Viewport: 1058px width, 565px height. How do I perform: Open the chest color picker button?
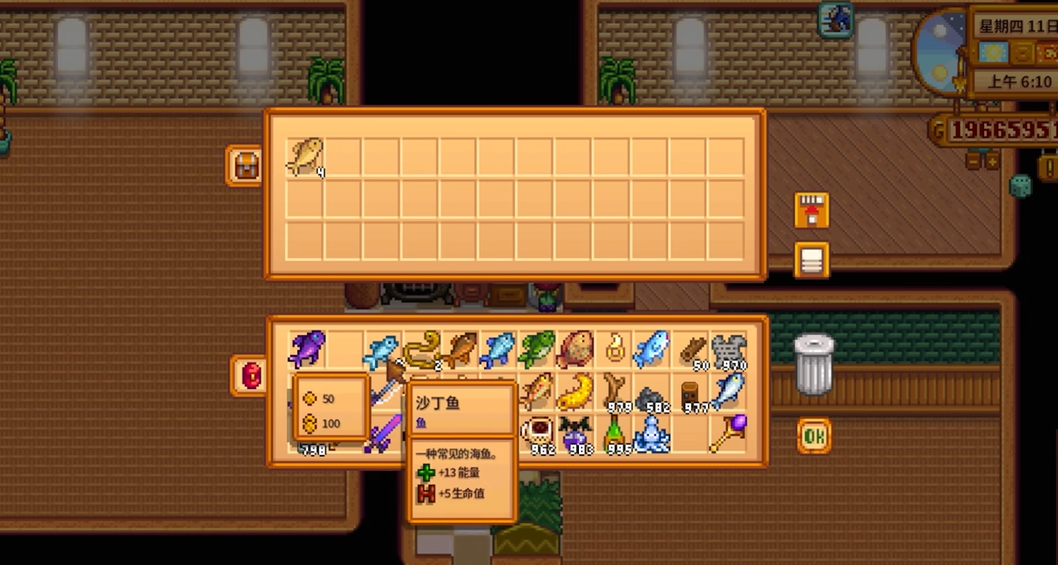pyautogui.click(x=244, y=165)
